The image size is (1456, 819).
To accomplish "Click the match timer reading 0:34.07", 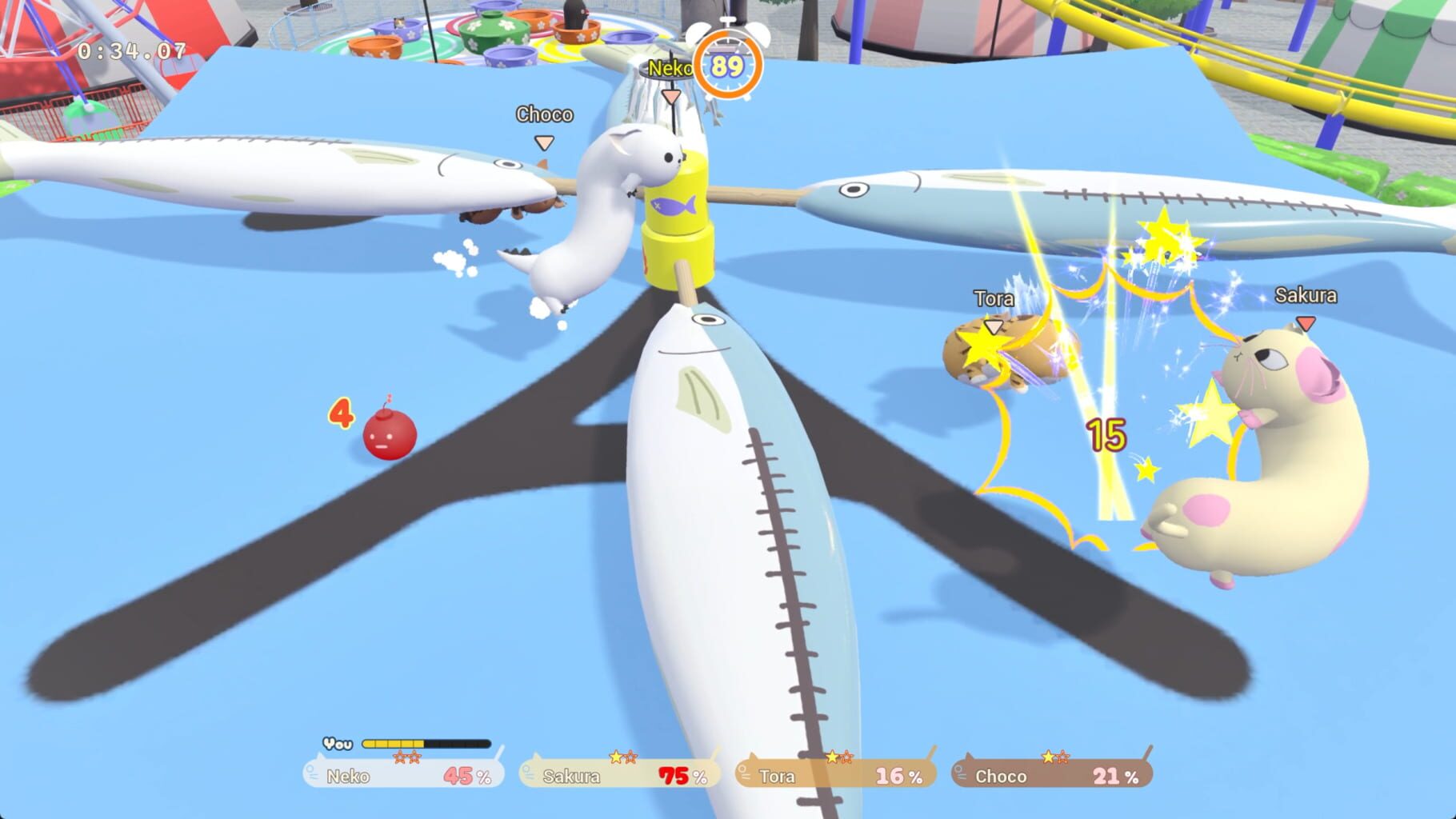I will (x=131, y=50).
